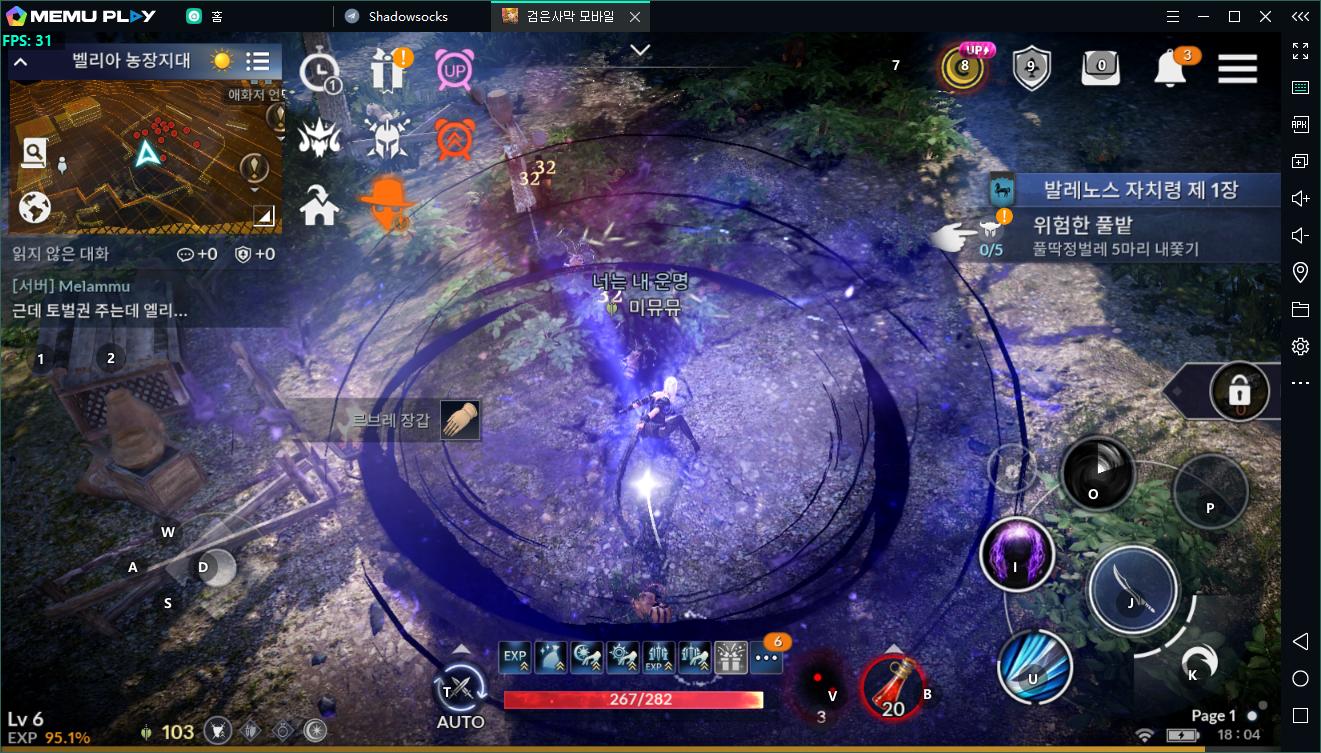
Task: Open the shield rank icon
Action: pos(1031,68)
